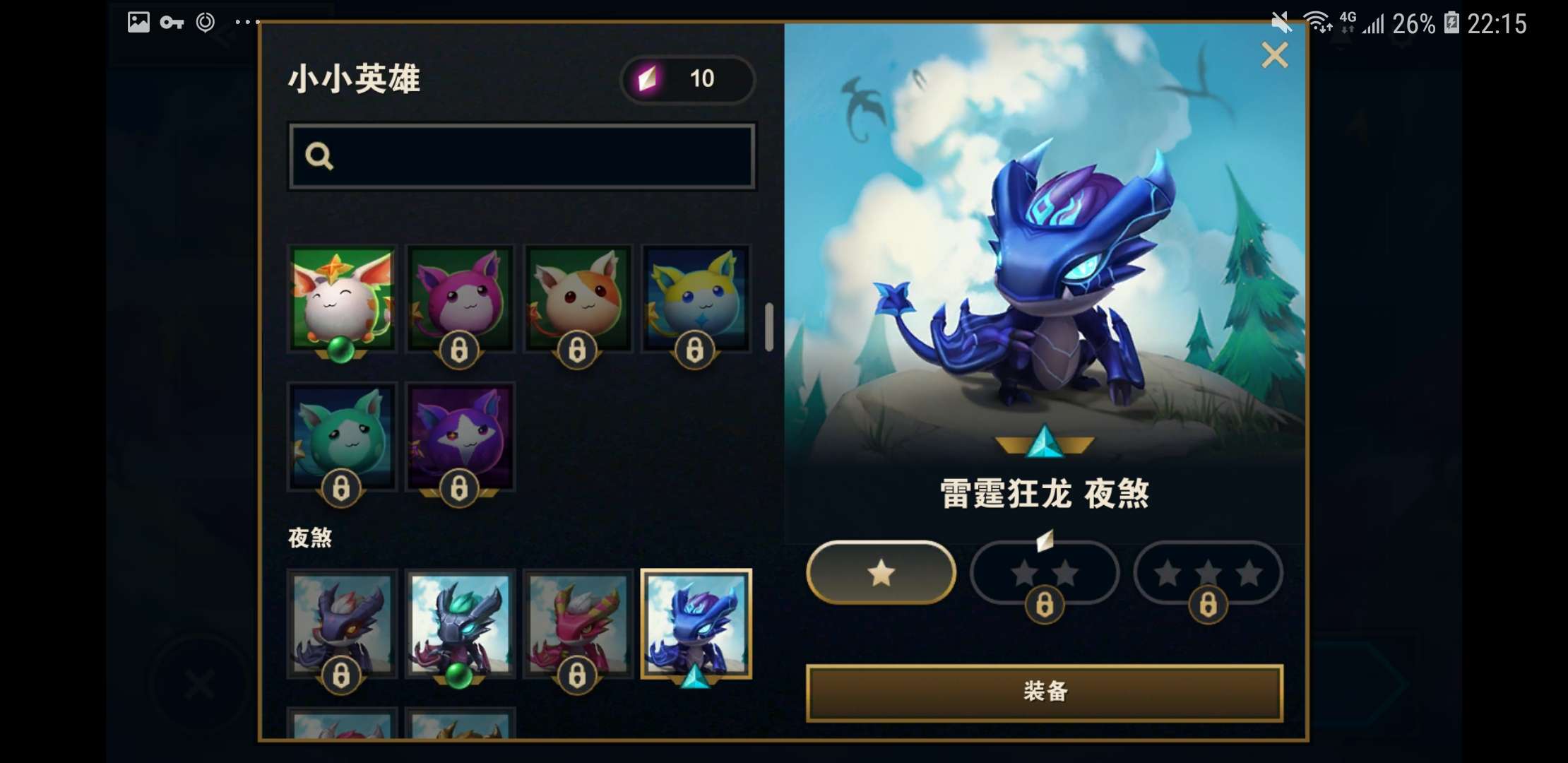Switch to the 小小英雄 section
The height and width of the screenshot is (763, 1568).
(x=353, y=79)
